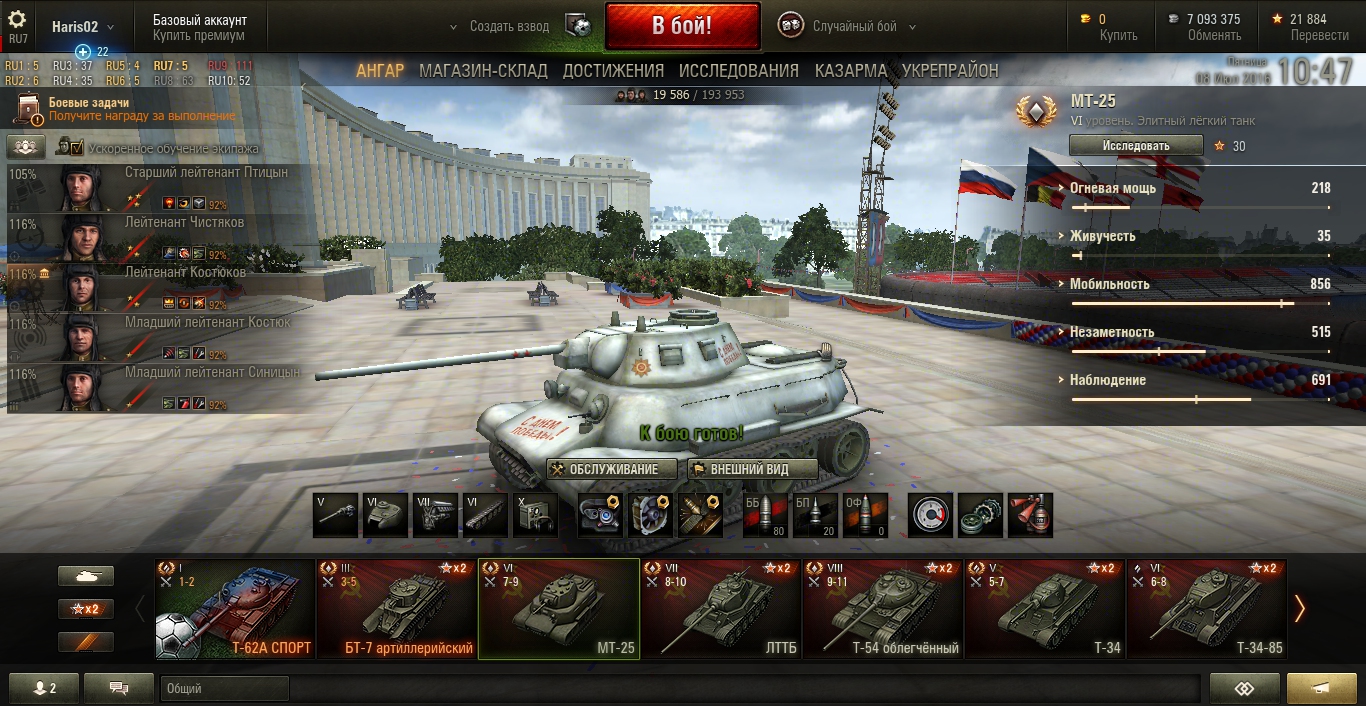Select the Т-62А СПОРТ tank card
Viewport: 1366px width, 706px height.
click(235, 609)
